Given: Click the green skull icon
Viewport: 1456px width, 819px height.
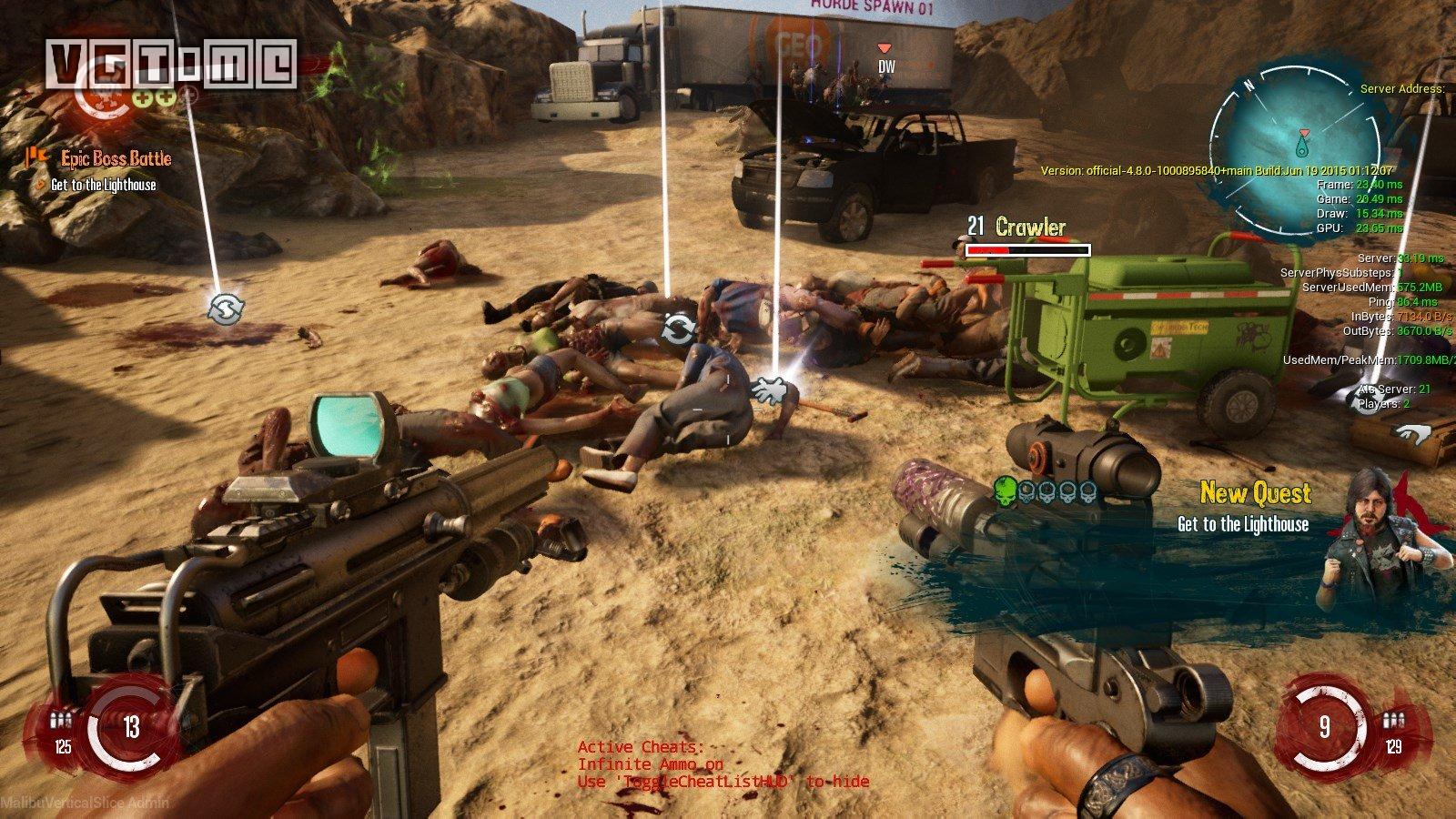Looking at the screenshot, I should tap(1006, 490).
